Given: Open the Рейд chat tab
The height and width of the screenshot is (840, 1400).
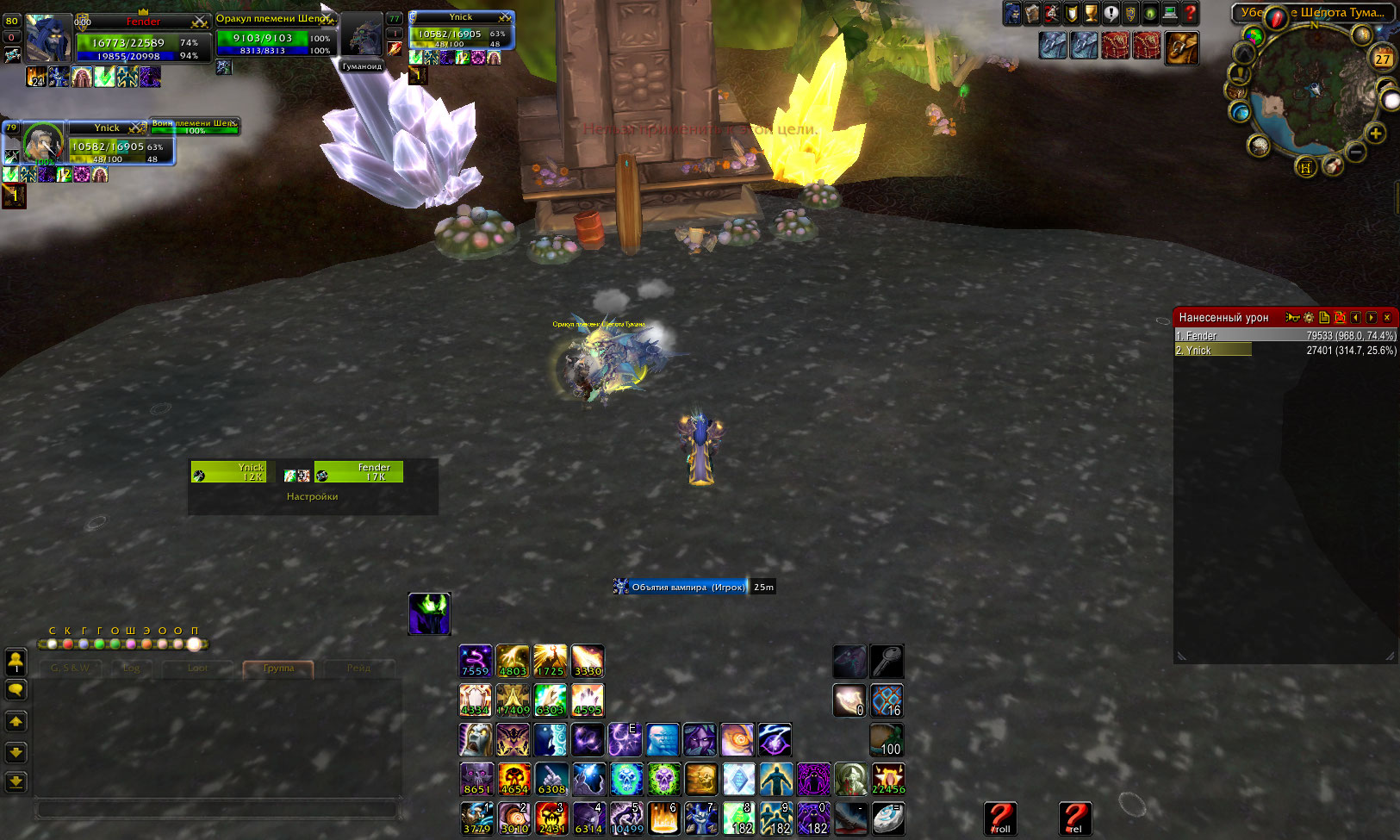Looking at the screenshot, I should pos(358,669).
